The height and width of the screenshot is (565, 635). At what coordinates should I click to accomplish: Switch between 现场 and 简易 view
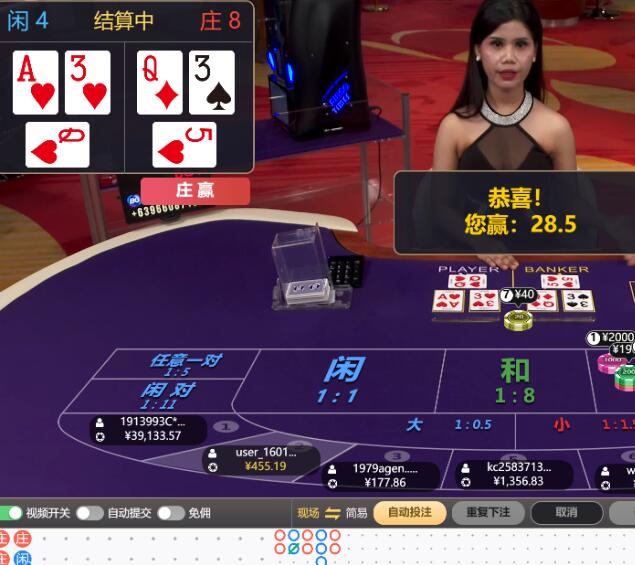pyautogui.click(x=332, y=513)
